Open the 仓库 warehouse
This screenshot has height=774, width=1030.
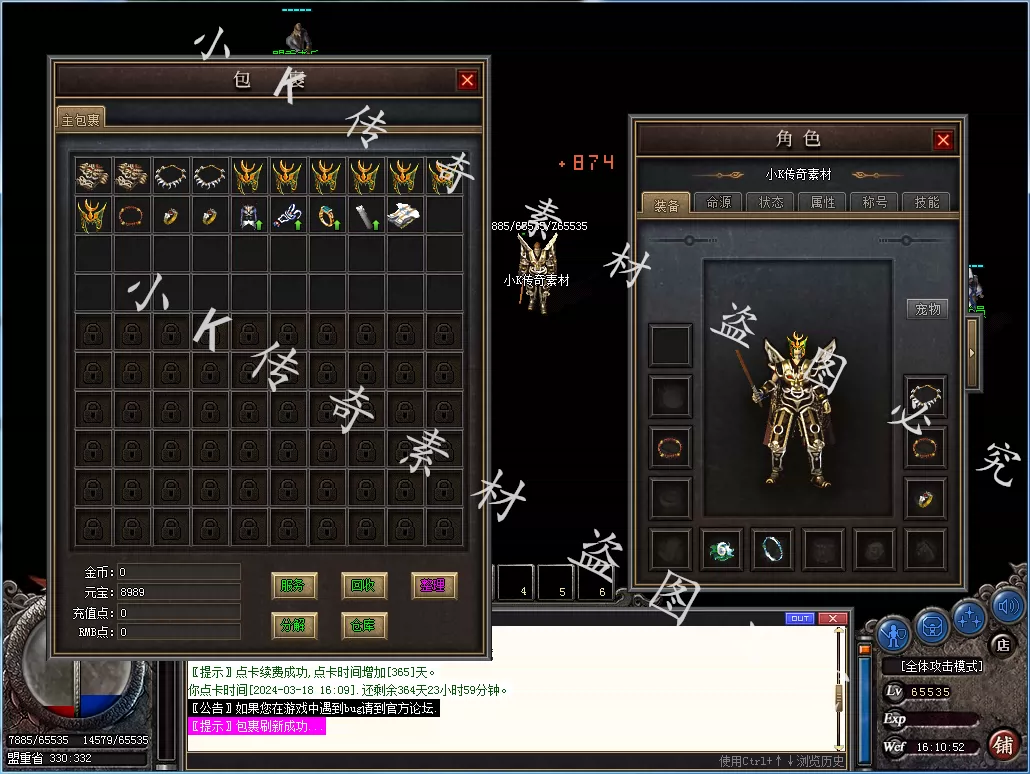[x=364, y=626]
